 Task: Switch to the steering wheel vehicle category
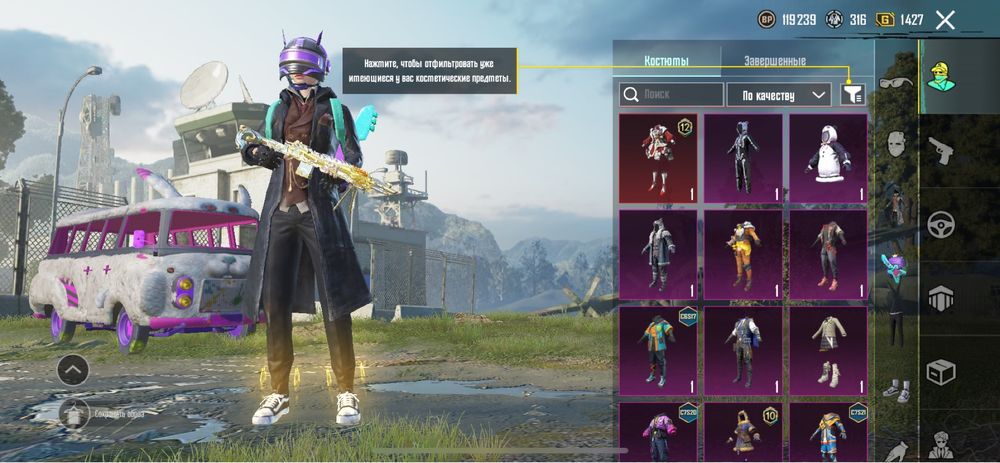(x=940, y=224)
